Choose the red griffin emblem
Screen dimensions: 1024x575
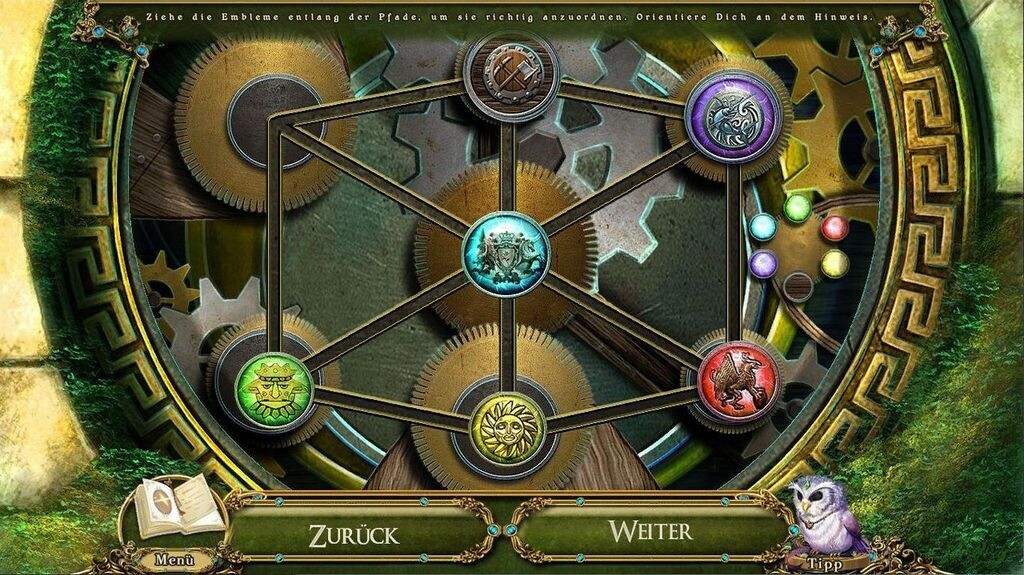pos(737,380)
